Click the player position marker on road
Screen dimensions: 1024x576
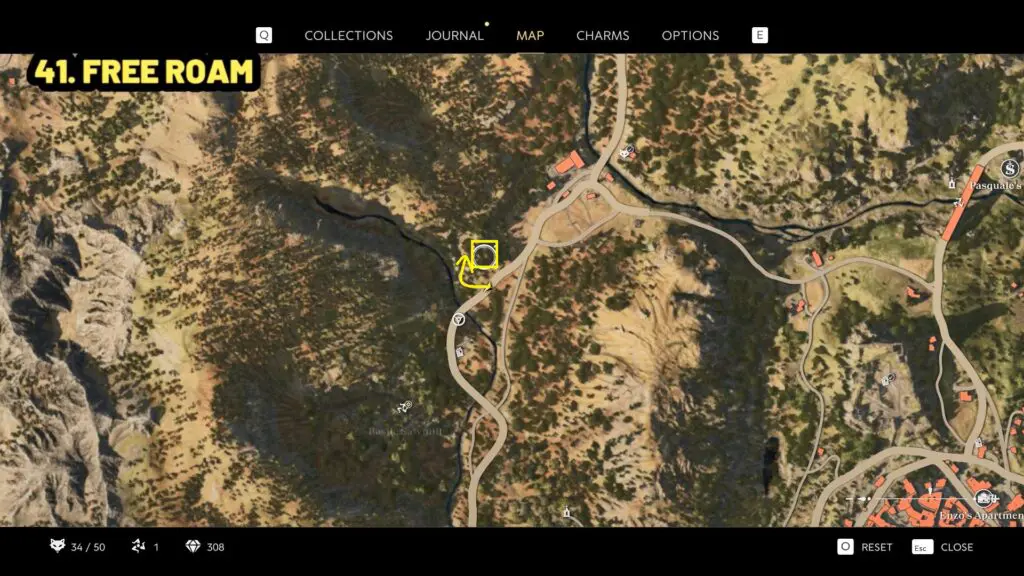pos(458,319)
